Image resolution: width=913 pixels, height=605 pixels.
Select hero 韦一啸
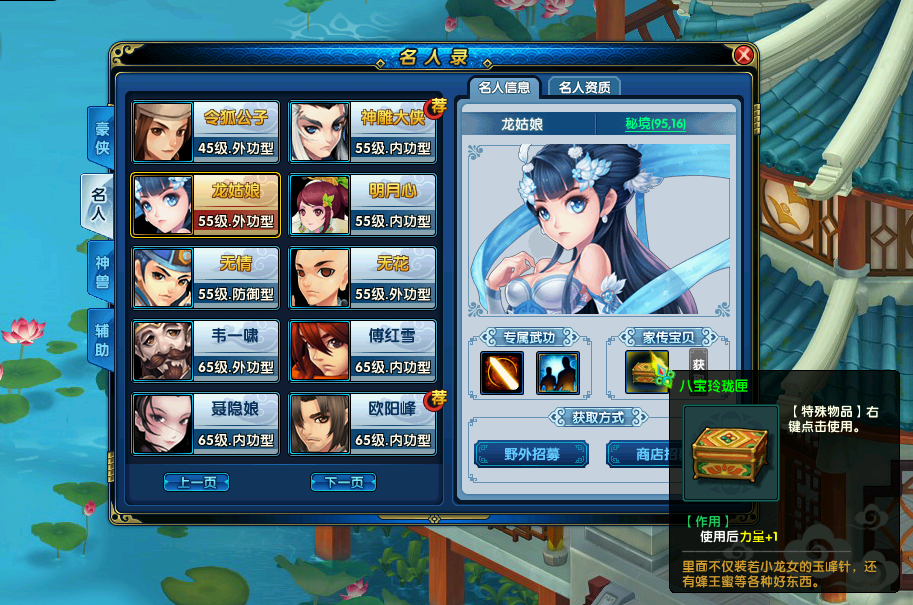click(x=205, y=351)
